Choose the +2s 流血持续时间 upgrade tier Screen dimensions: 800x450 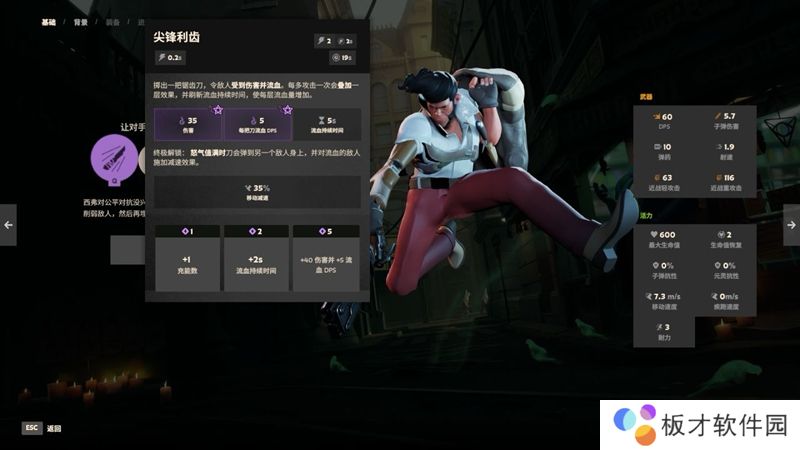click(x=256, y=258)
